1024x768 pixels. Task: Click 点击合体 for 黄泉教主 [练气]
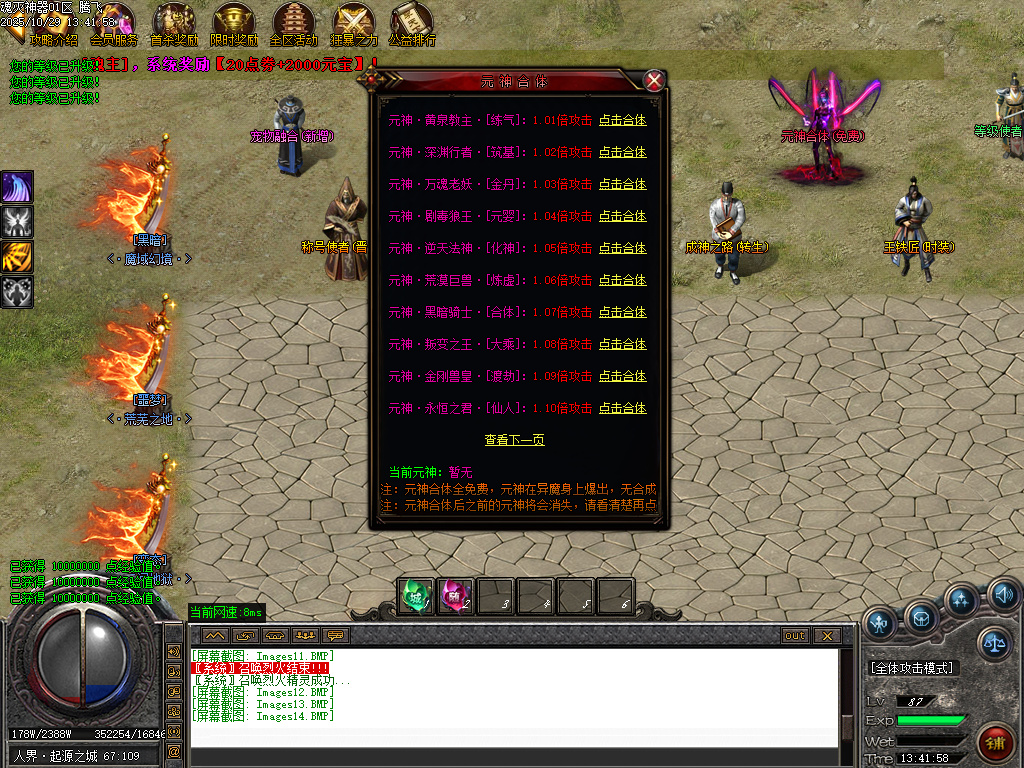click(x=622, y=121)
